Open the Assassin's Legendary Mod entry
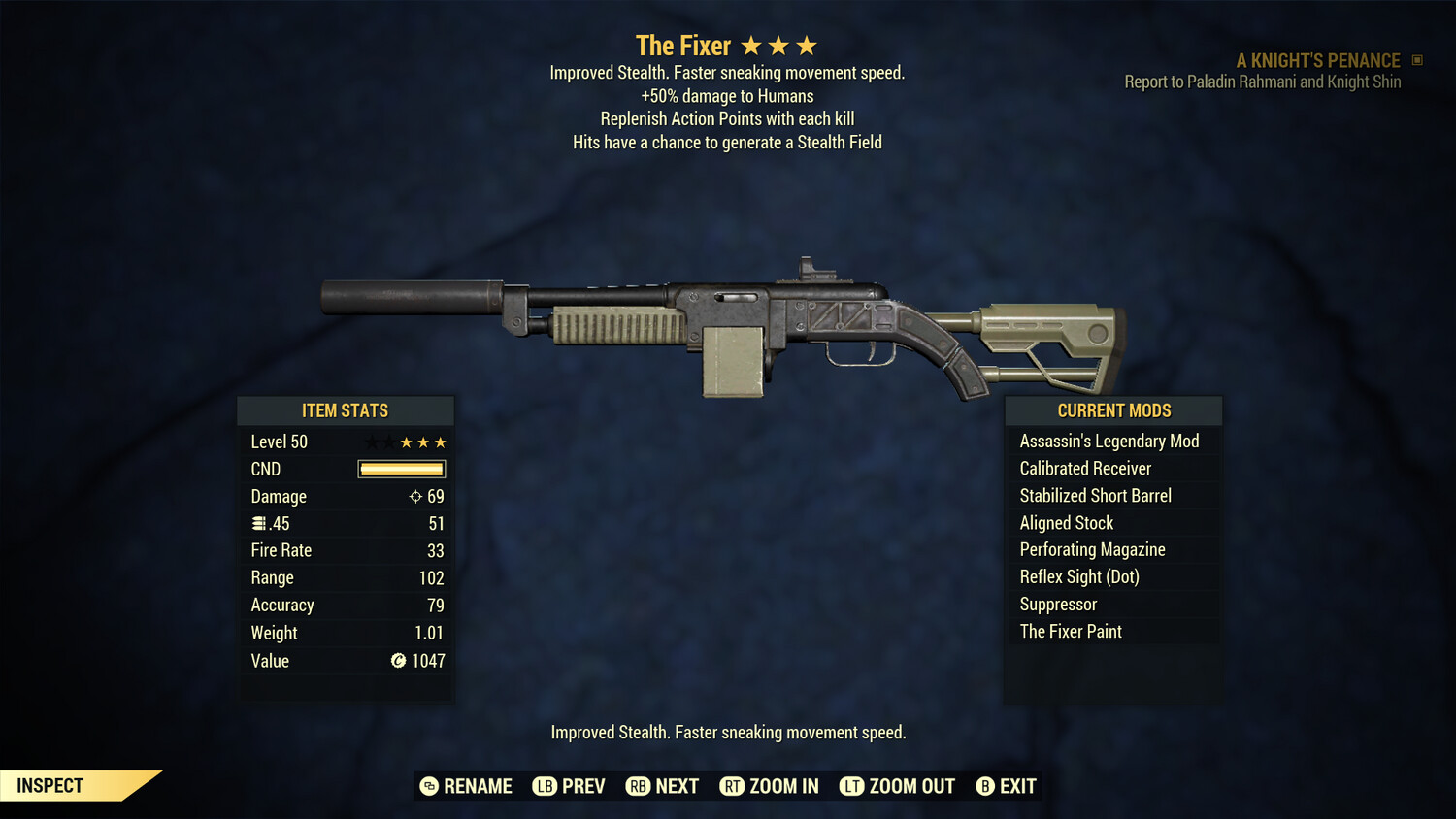Viewport: 1456px width, 819px height. click(x=1109, y=441)
